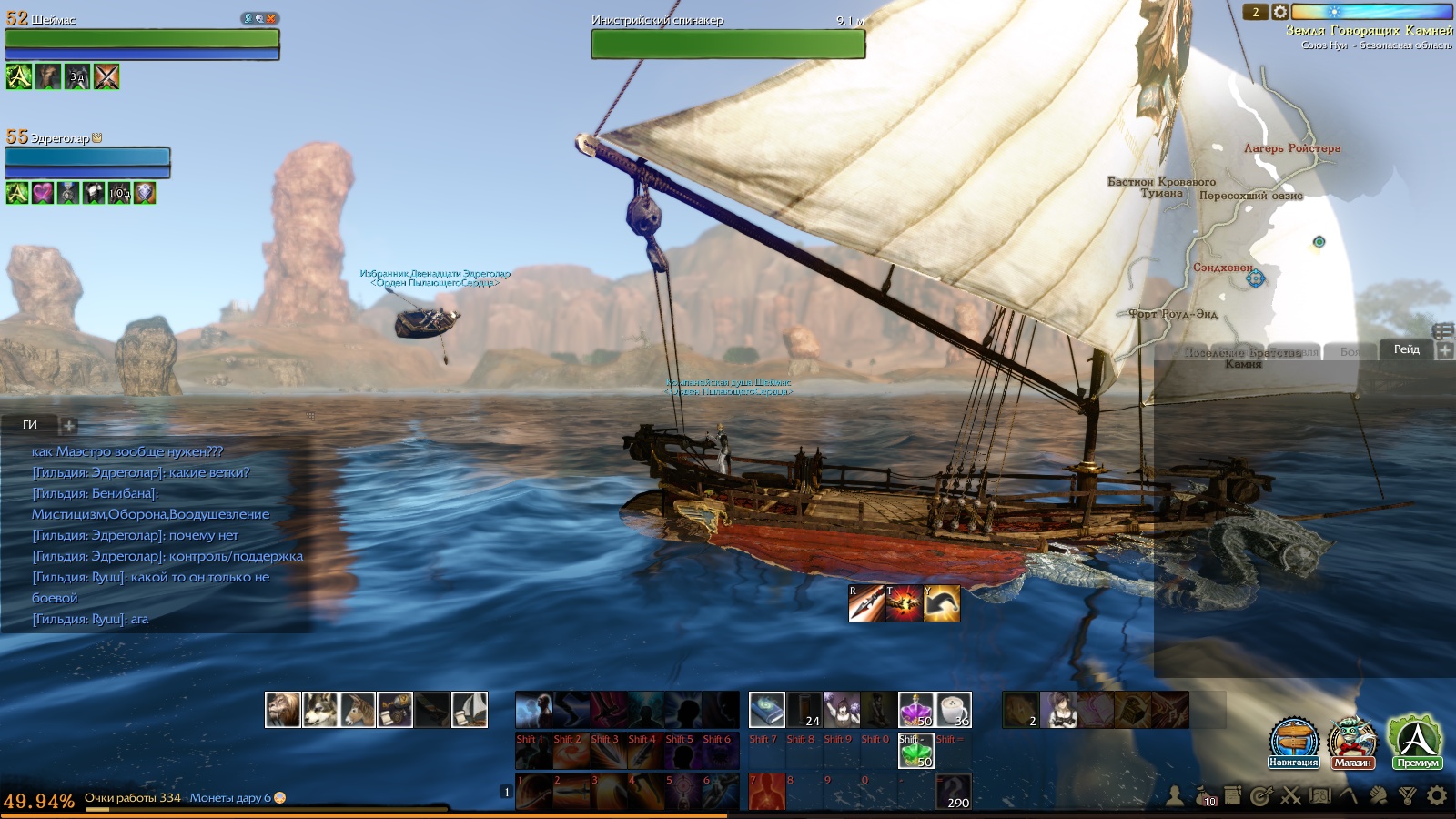1456x819 pixels.
Task: Select the donkey mount slot
Action: point(358,710)
